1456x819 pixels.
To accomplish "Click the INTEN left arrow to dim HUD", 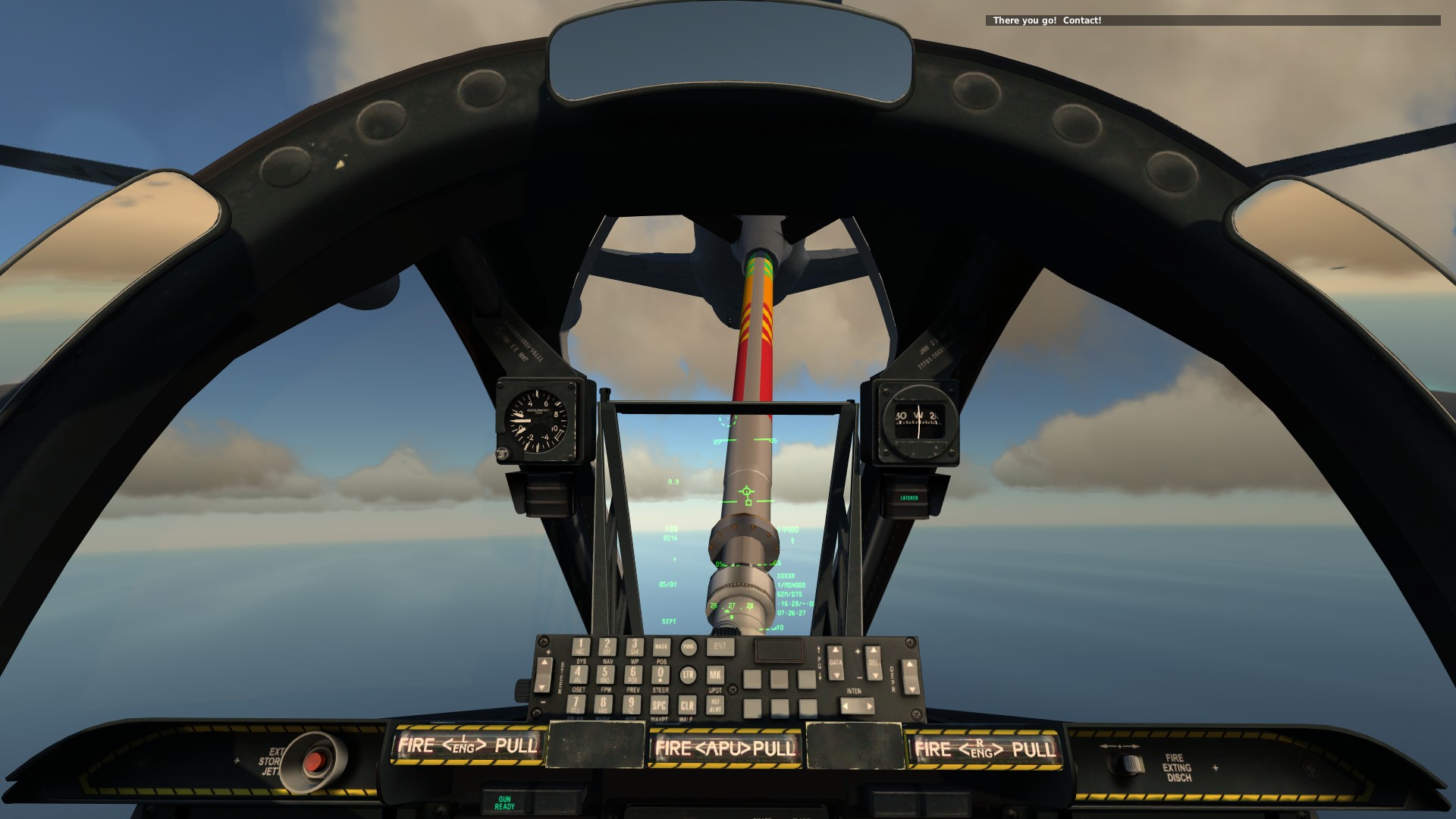I will (845, 706).
